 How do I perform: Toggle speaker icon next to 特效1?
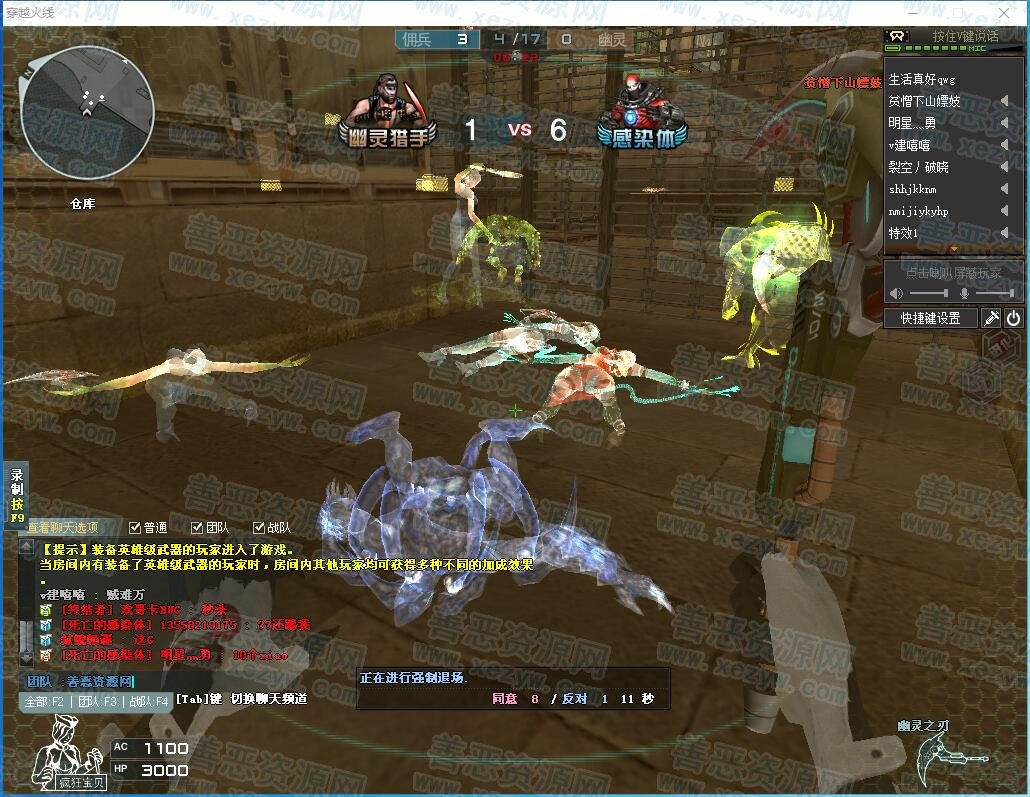pyautogui.click(x=1004, y=233)
